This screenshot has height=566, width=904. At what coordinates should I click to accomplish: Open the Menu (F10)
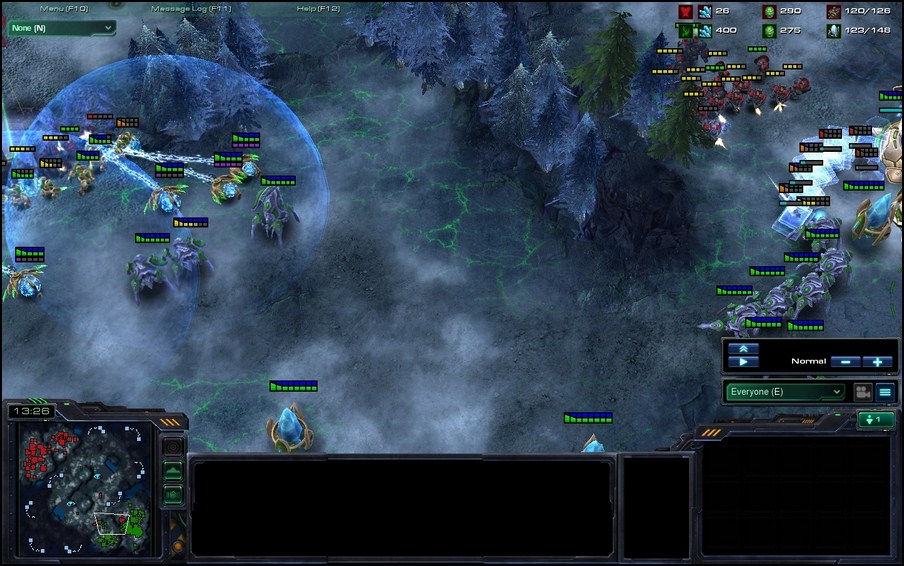[x=64, y=8]
